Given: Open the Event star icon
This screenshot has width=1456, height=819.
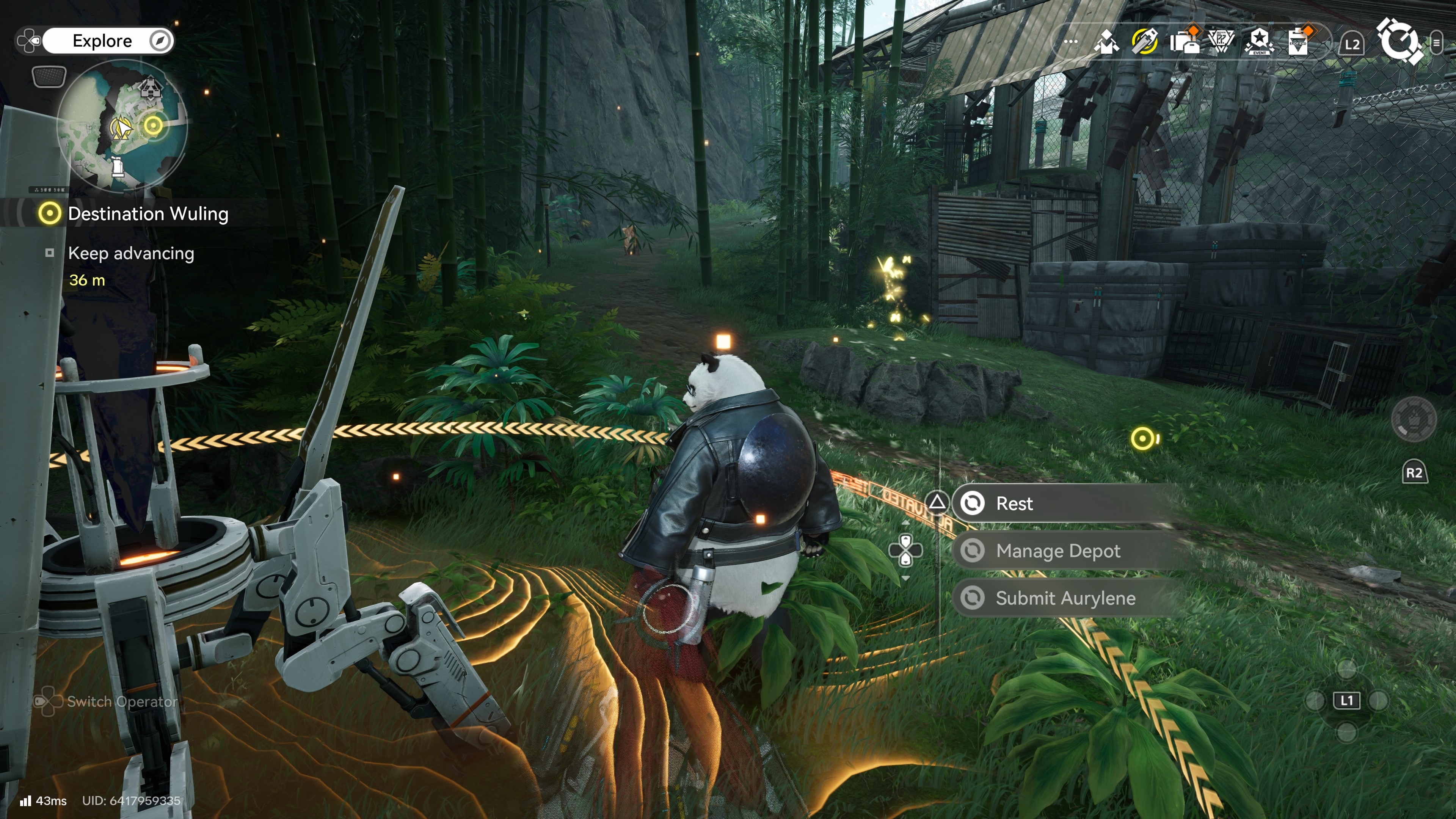Looking at the screenshot, I should pos(1259,42).
